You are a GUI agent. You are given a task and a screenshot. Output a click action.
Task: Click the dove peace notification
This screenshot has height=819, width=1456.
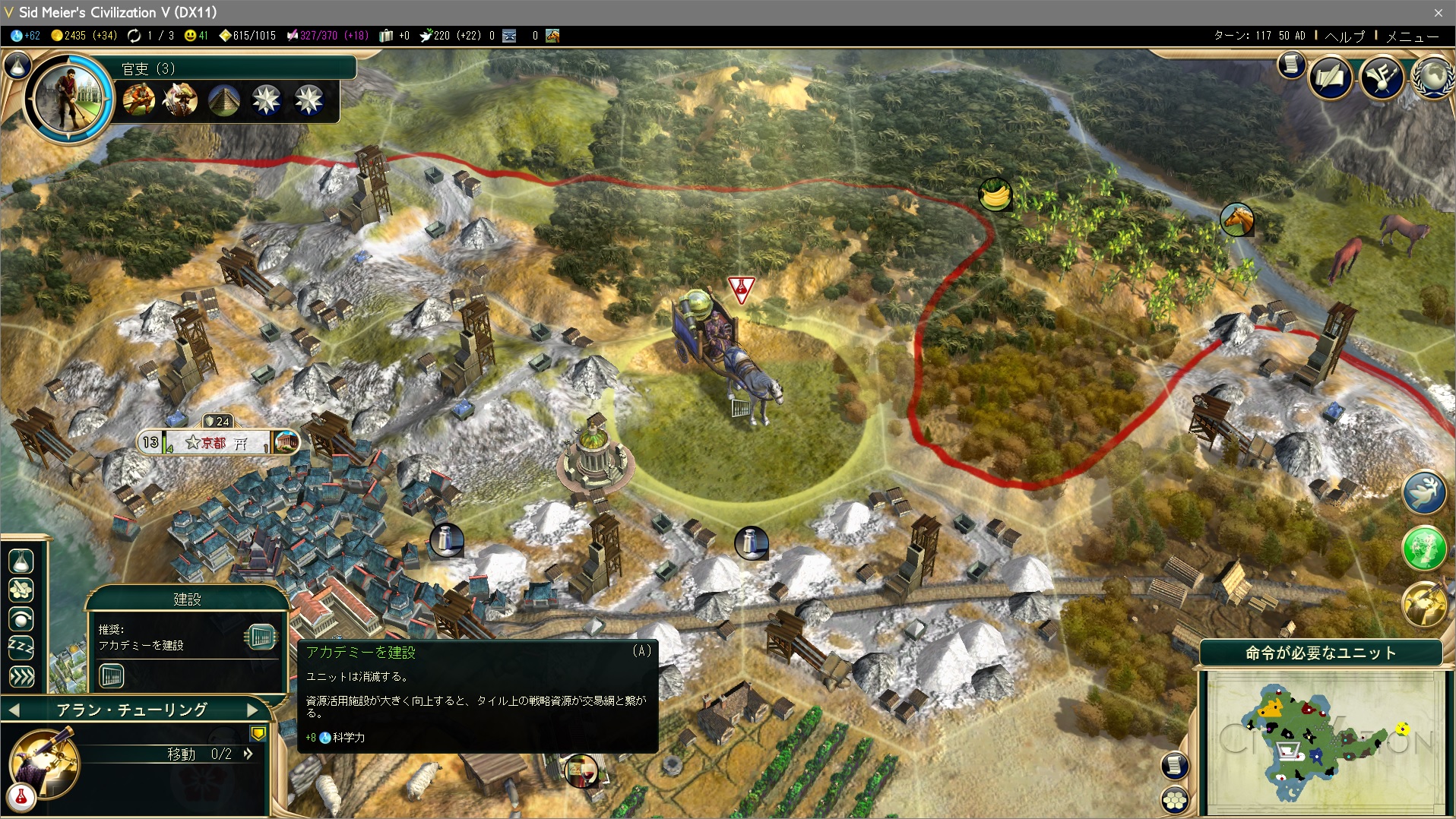click(1423, 492)
